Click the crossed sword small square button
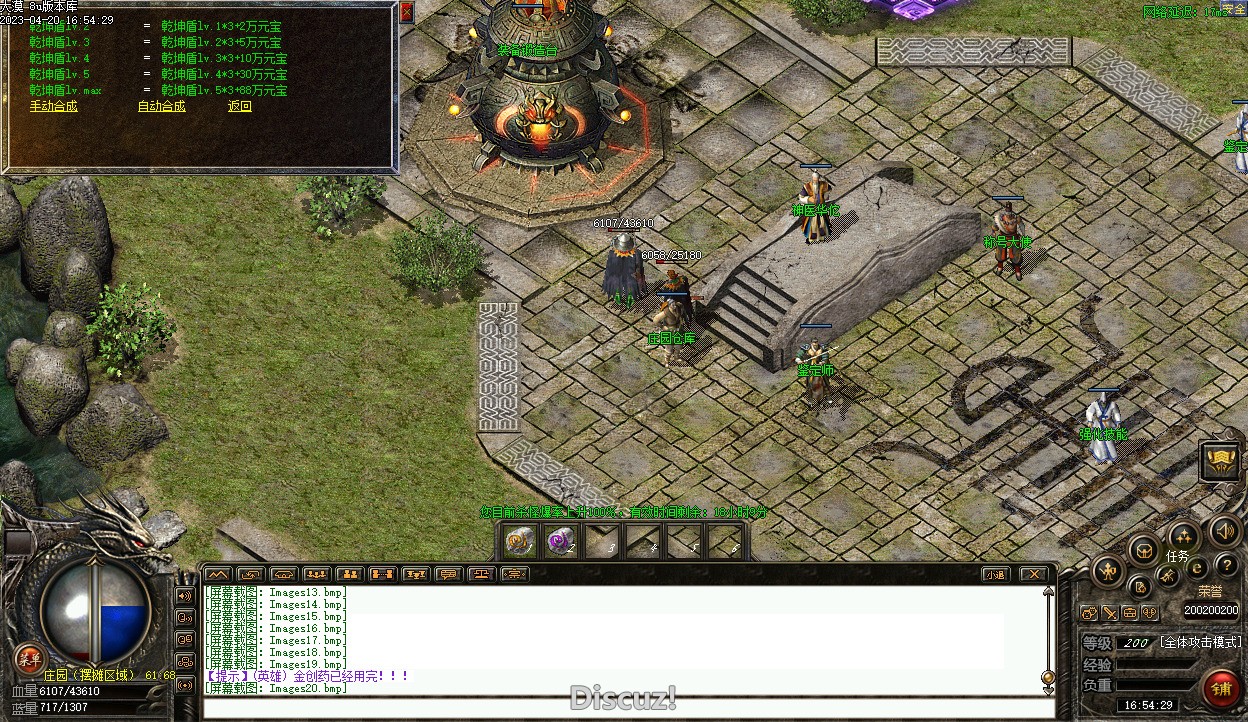The image size is (1248, 722). pos(1110,613)
